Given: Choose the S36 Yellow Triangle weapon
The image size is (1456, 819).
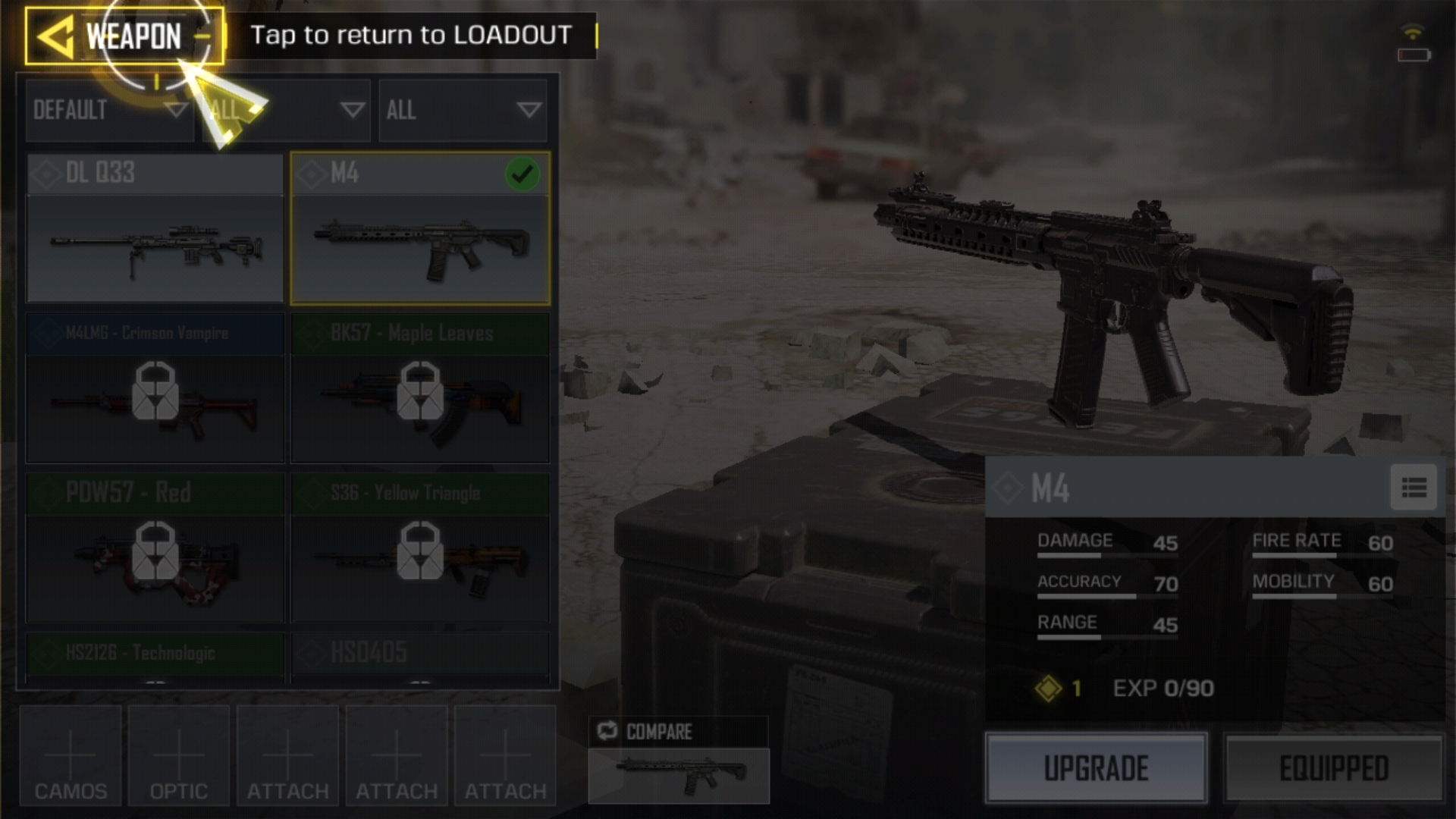Looking at the screenshot, I should [x=420, y=548].
